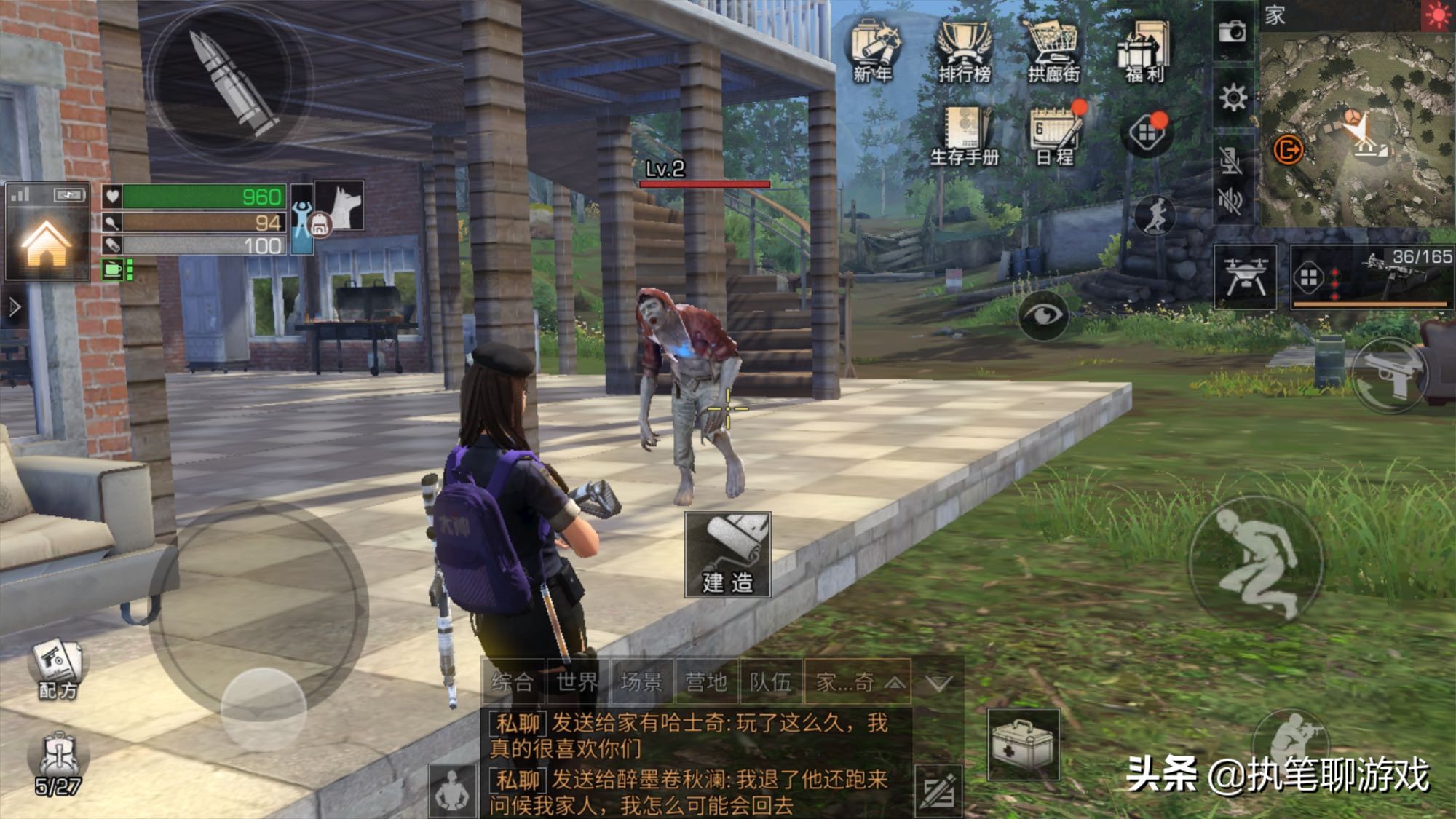Screen dimensions: 1456x819
Task: Activate the drone button
Action: [x=1246, y=277]
